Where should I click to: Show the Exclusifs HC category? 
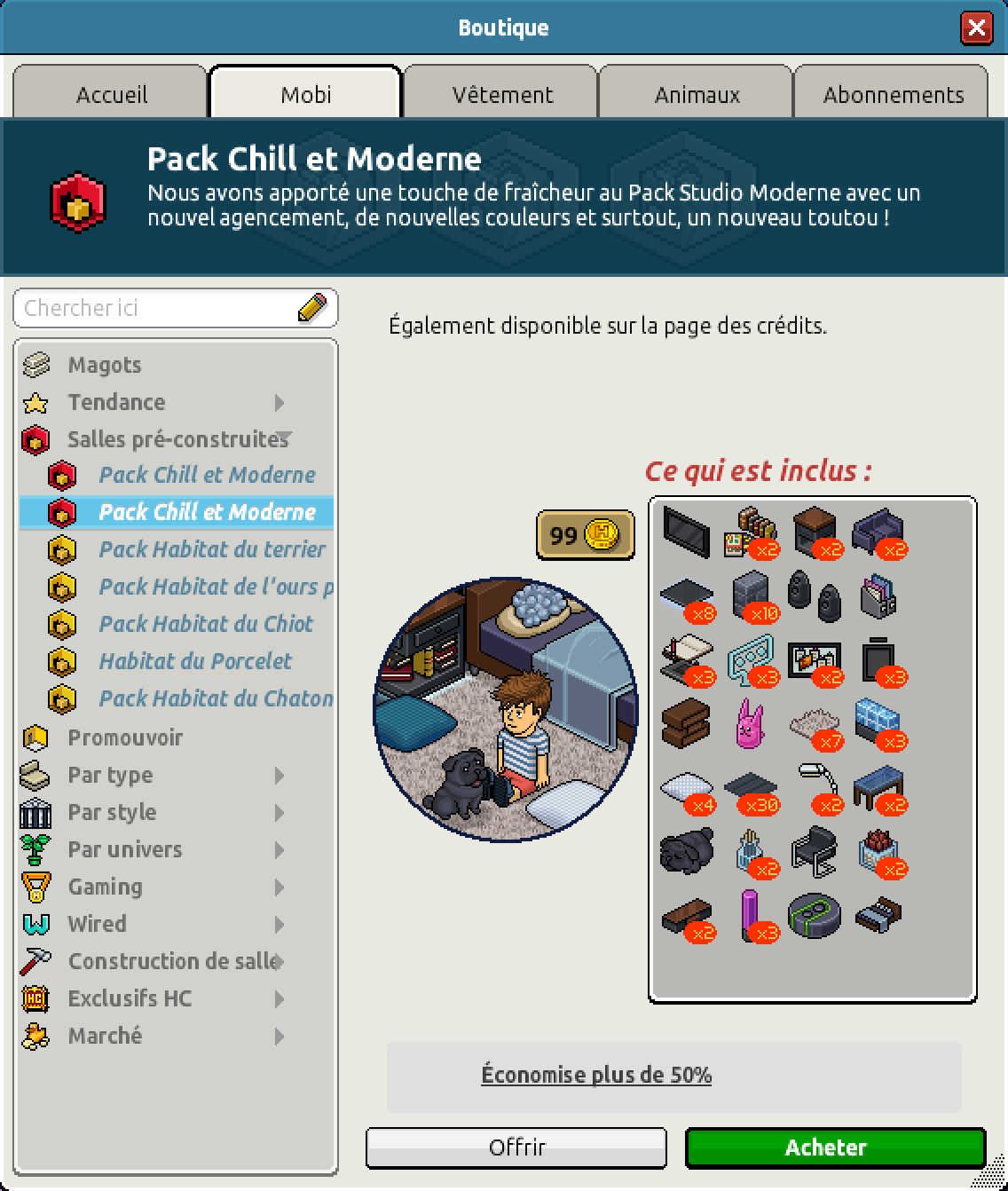click(130, 998)
